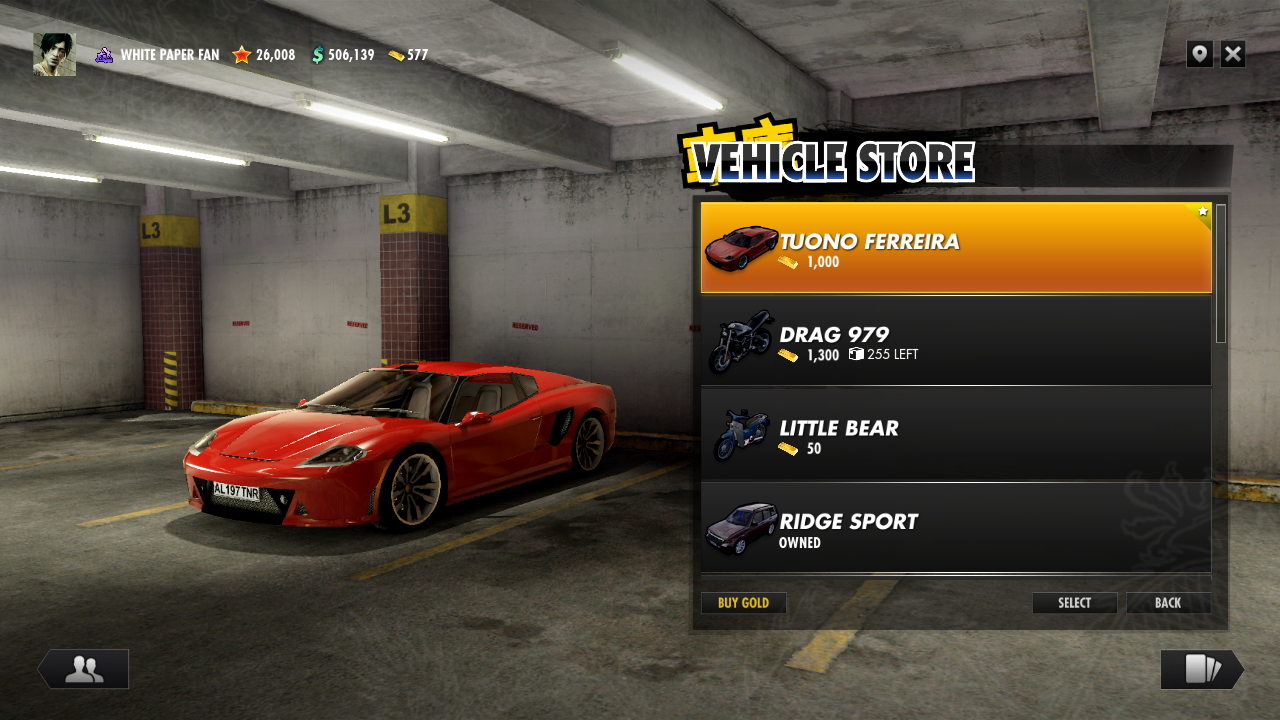The width and height of the screenshot is (1280, 720).
Task: Select the Tuono Ferreira vehicle
Action: pos(955,247)
